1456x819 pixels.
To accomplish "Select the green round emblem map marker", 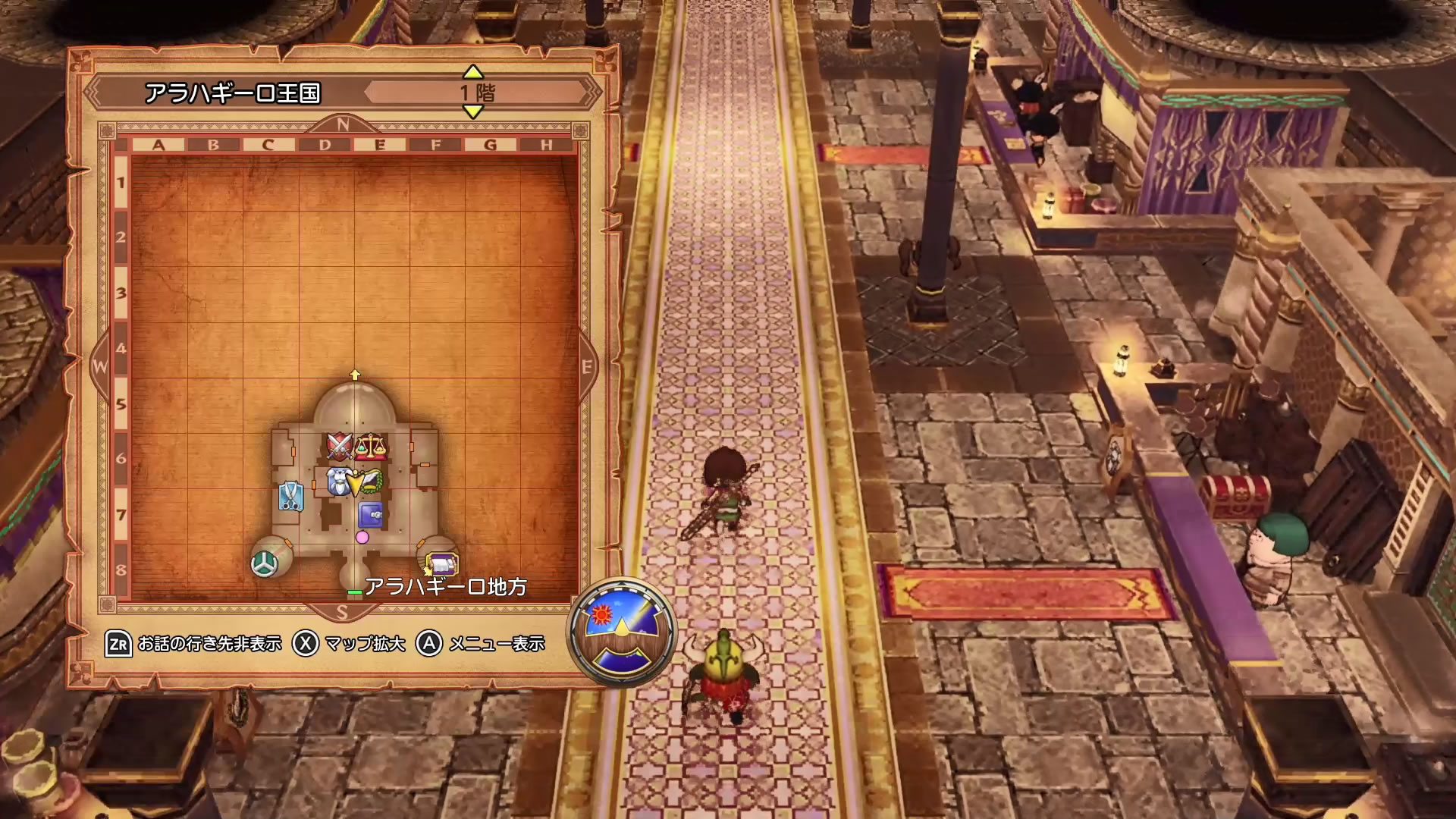I will click(x=263, y=563).
